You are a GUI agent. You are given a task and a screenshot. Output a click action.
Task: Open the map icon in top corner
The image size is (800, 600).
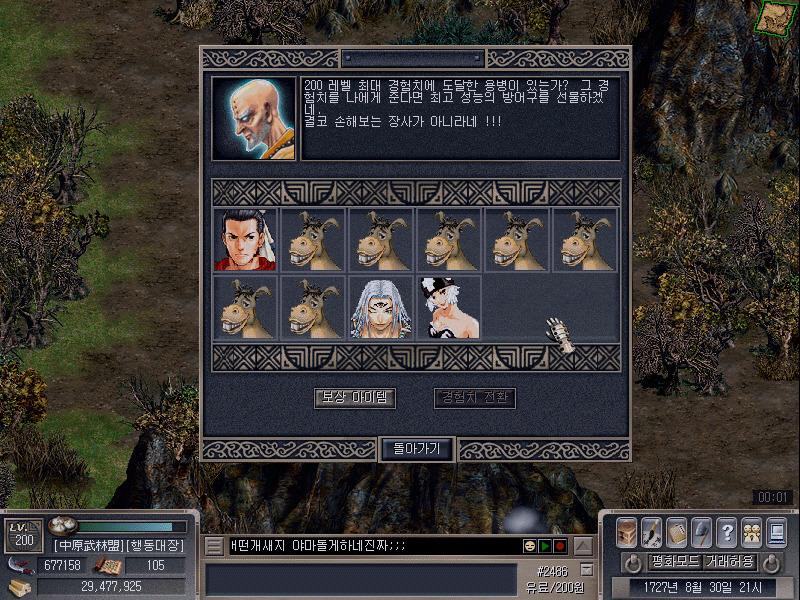tap(771, 17)
